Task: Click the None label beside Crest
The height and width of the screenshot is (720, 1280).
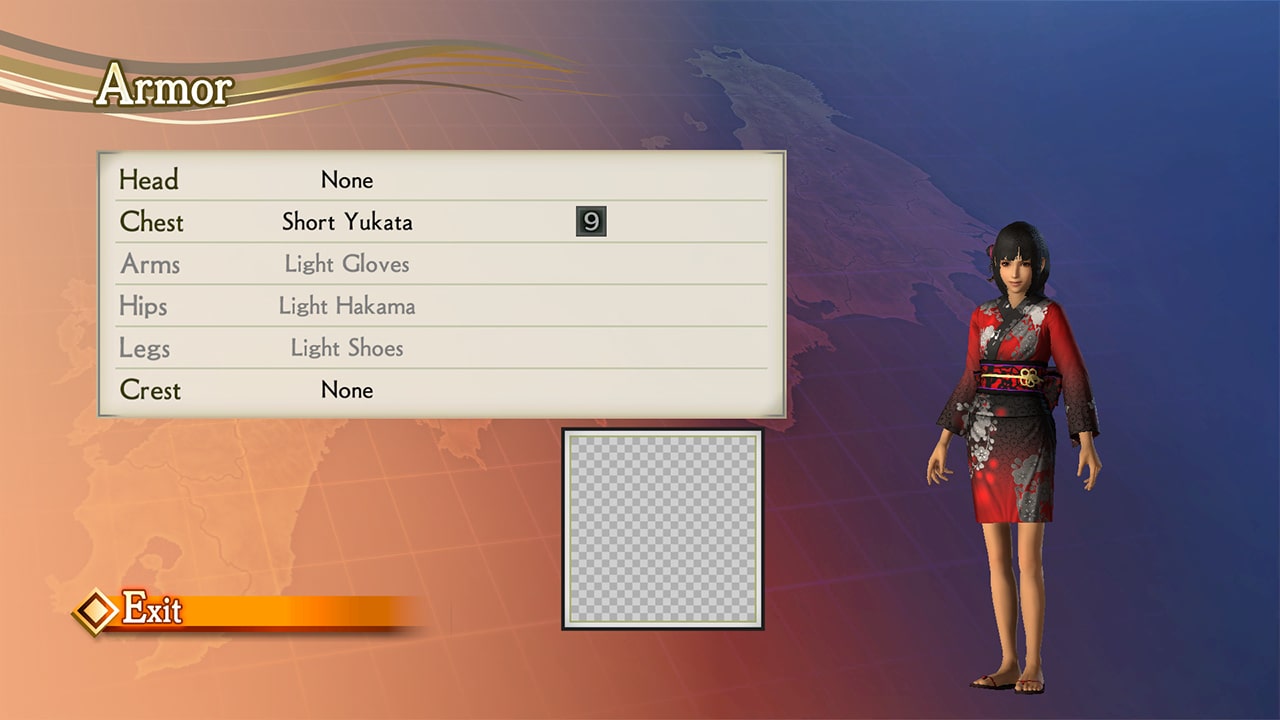Action: [x=347, y=390]
